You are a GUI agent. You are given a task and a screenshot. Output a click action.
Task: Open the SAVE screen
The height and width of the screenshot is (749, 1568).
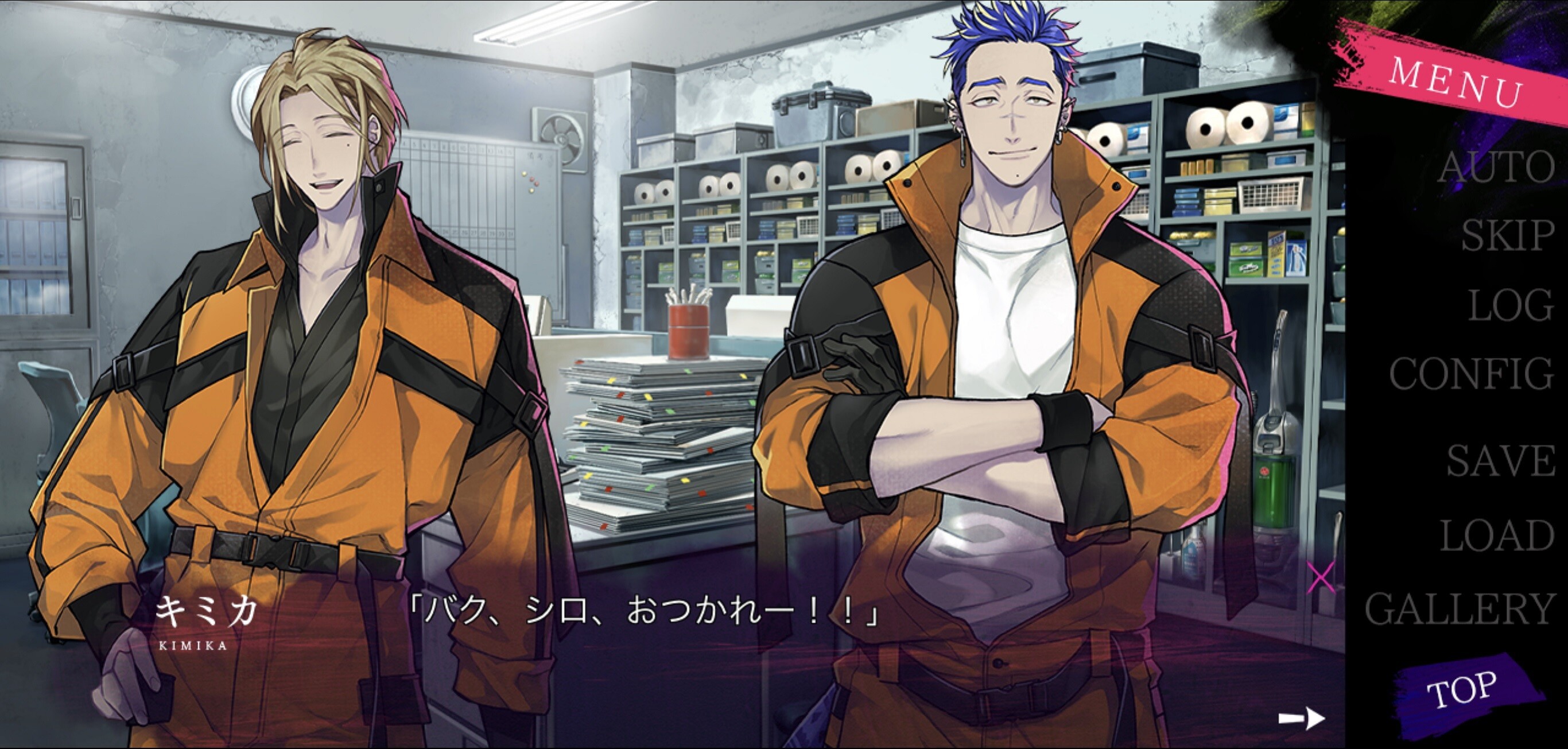pos(1500,461)
